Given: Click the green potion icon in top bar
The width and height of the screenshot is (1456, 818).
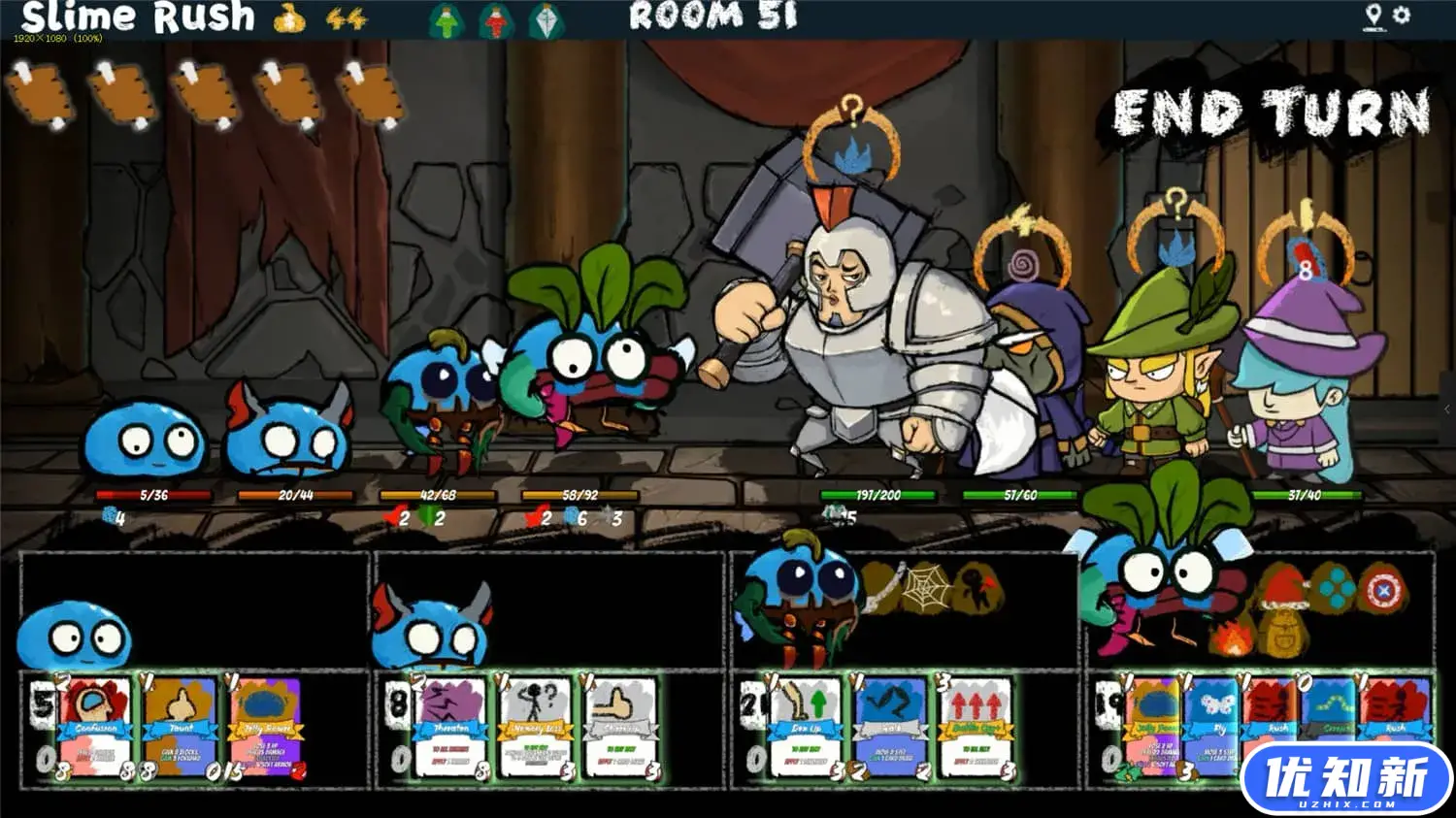Looking at the screenshot, I should tap(447, 20).
